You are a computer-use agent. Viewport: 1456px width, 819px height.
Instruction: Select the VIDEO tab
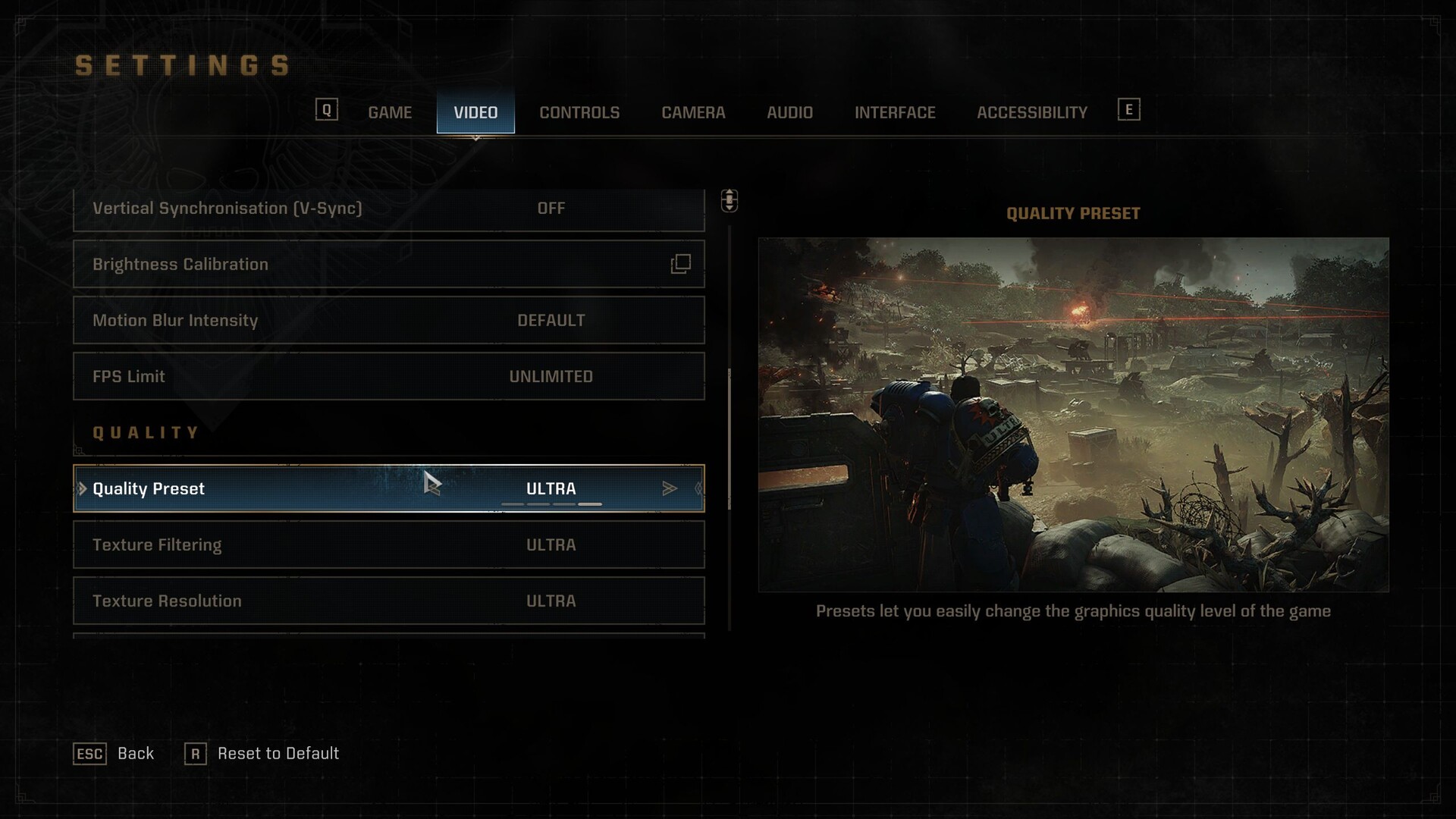[475, 112]
